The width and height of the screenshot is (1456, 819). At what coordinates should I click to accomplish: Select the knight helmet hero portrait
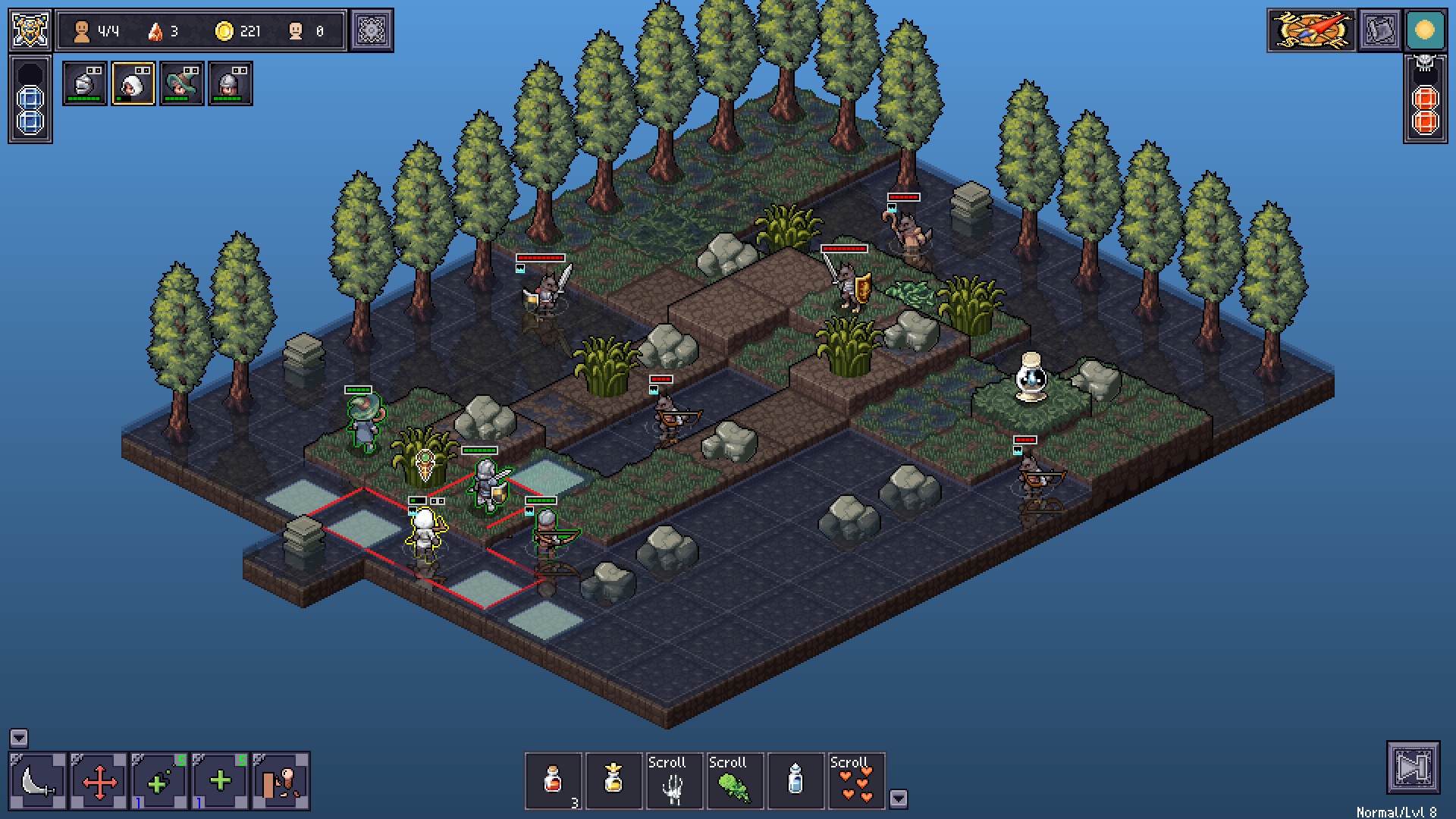pyautogui.click(x=85, y=83)
